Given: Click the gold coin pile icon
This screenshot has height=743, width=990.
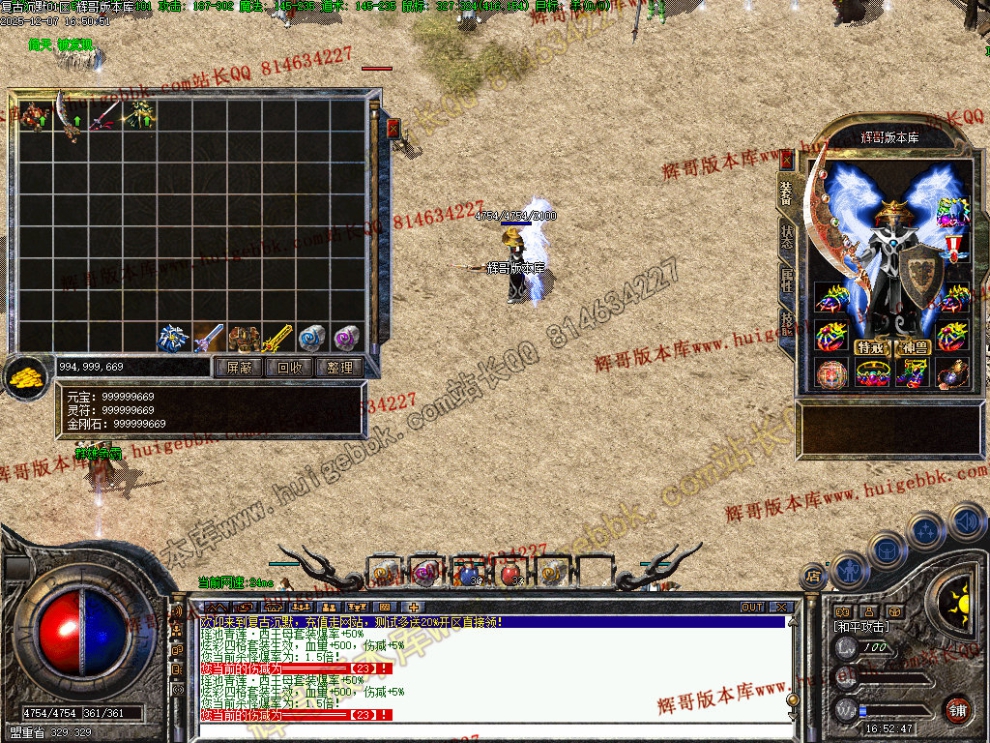Looking at the screenshot, I should [x=27, y=375].
